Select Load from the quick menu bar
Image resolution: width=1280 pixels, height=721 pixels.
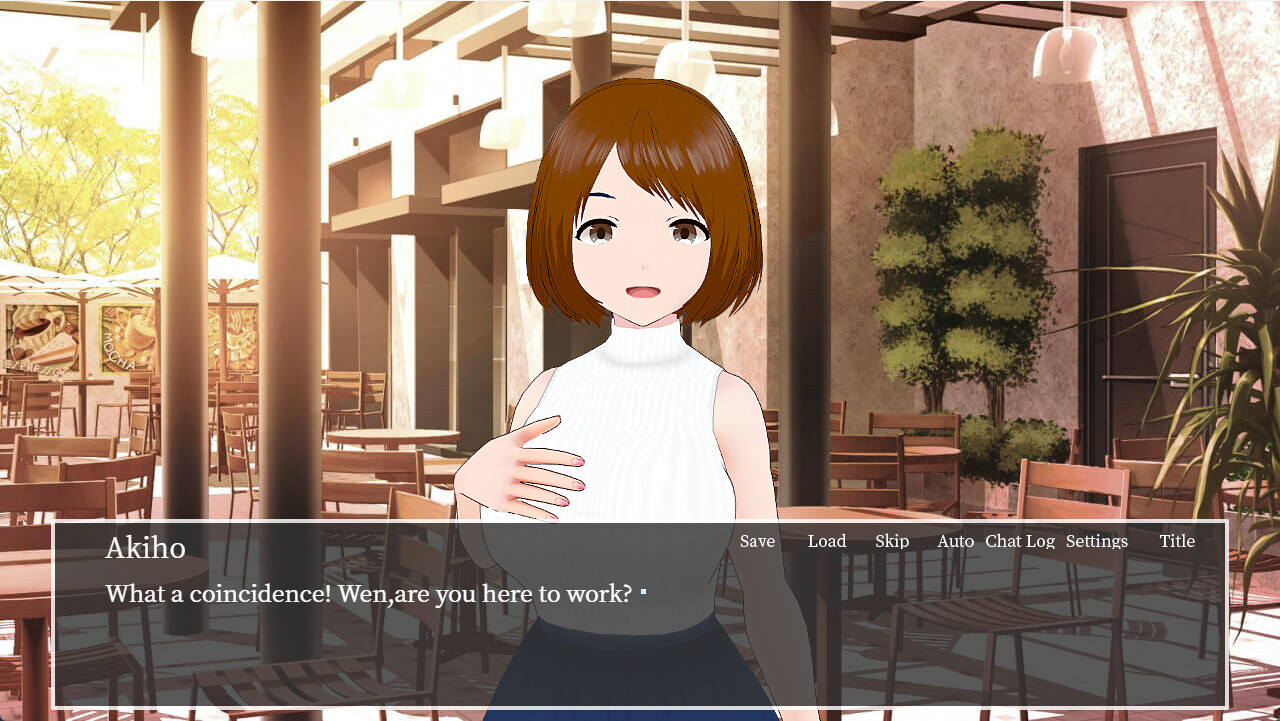827,541
